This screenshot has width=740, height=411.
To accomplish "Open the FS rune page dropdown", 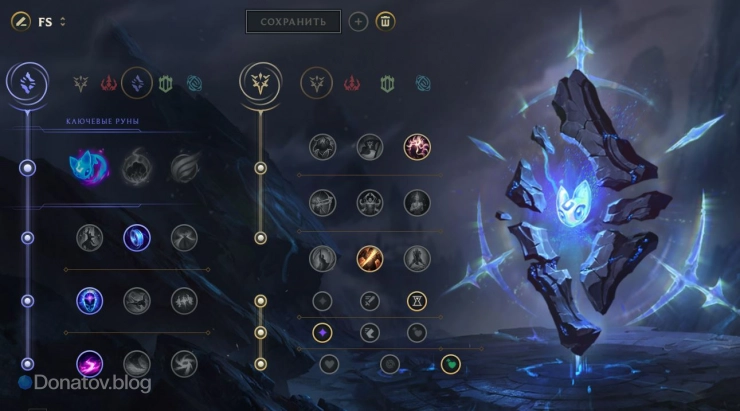I will click(63, 21).
